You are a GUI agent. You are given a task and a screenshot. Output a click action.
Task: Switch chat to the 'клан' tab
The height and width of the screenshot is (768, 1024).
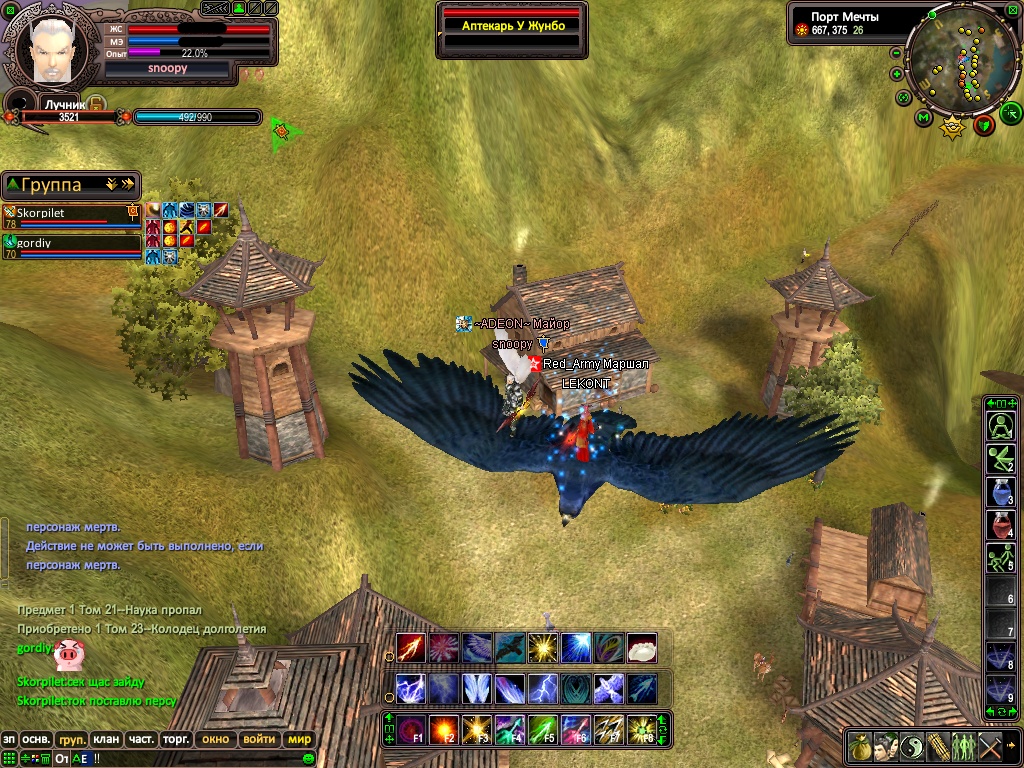(106, 739)
